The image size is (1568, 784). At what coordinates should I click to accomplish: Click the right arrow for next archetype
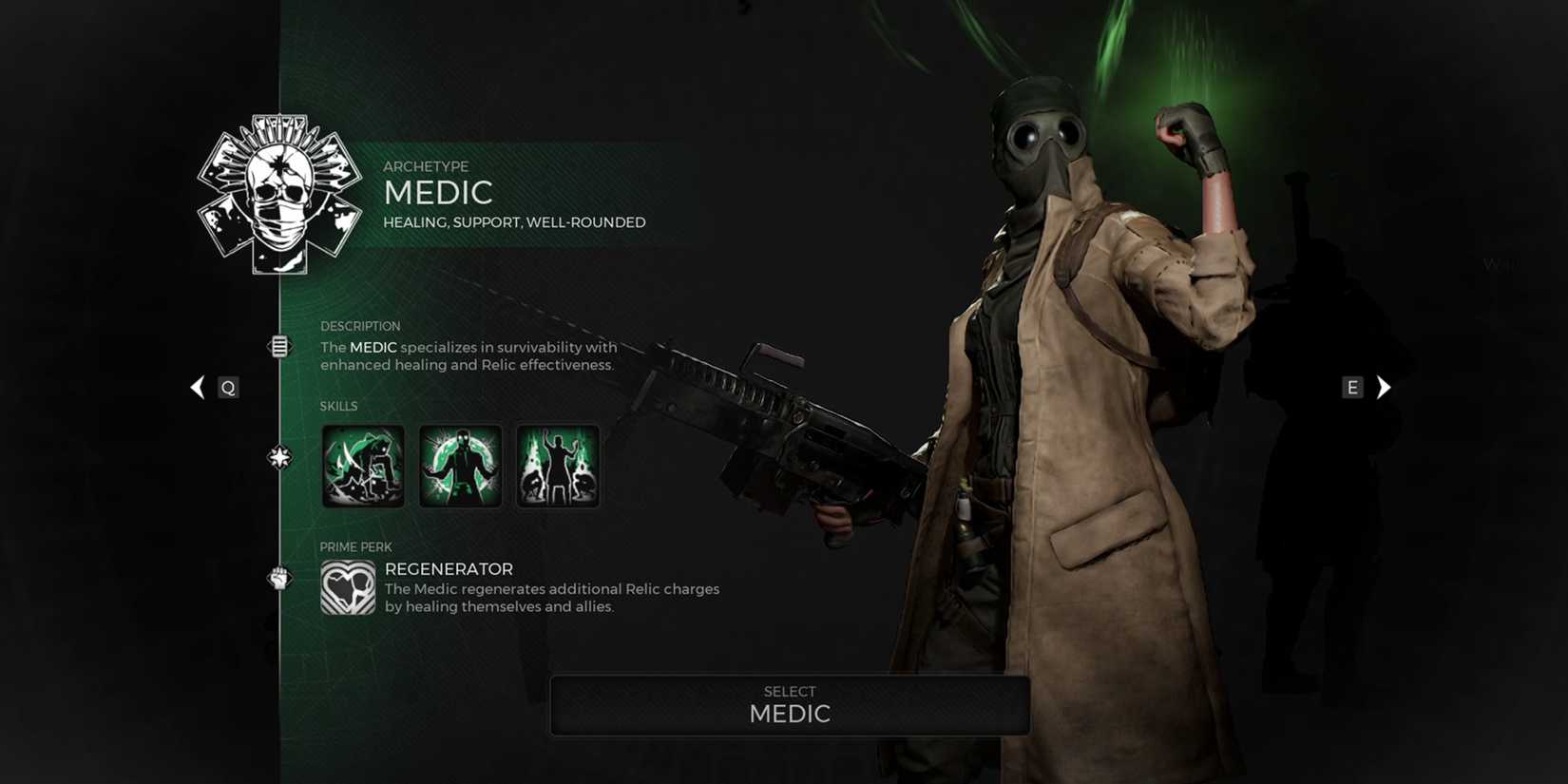coord(1384,387)
